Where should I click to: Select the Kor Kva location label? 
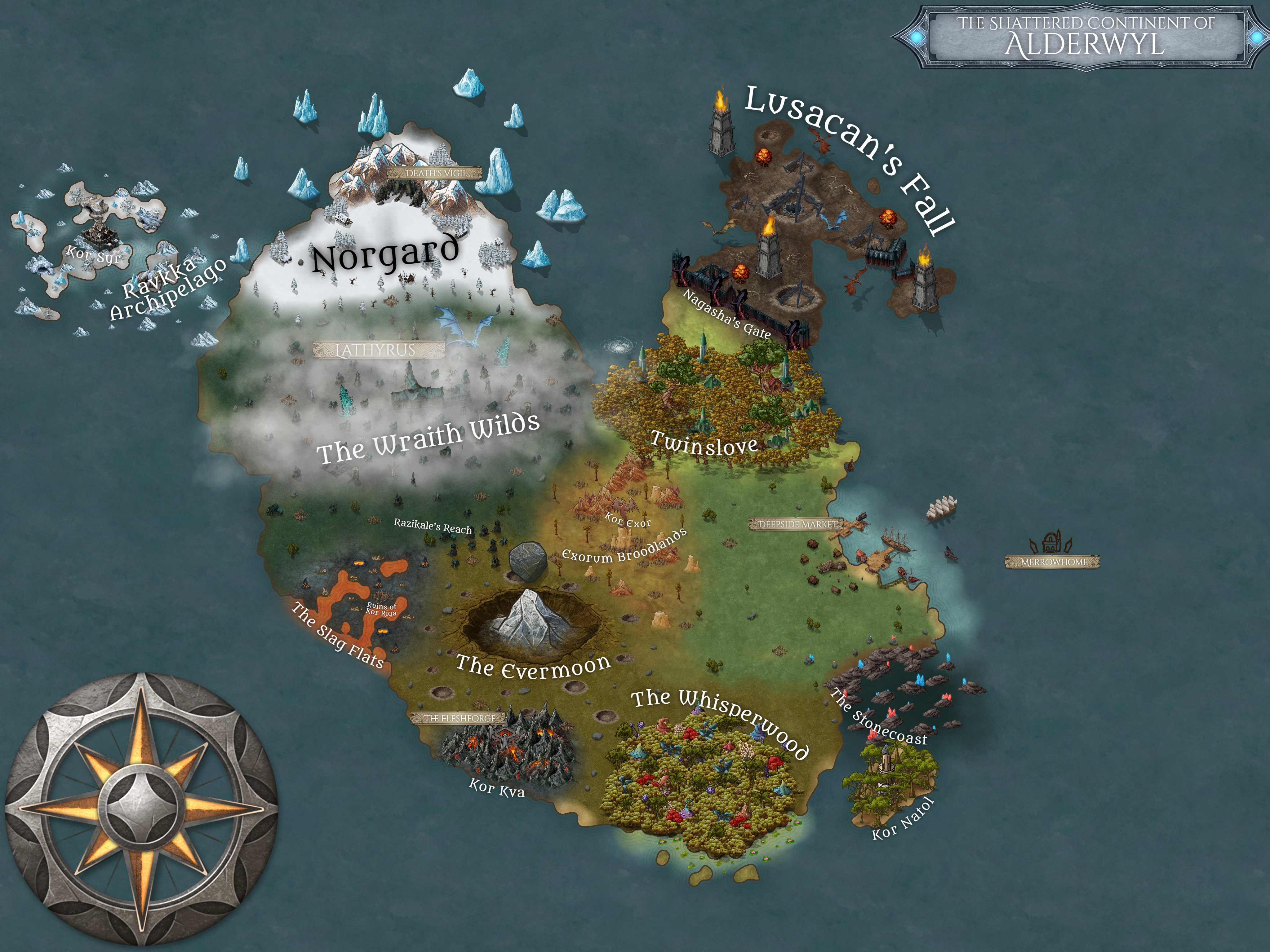coord(497,788)
